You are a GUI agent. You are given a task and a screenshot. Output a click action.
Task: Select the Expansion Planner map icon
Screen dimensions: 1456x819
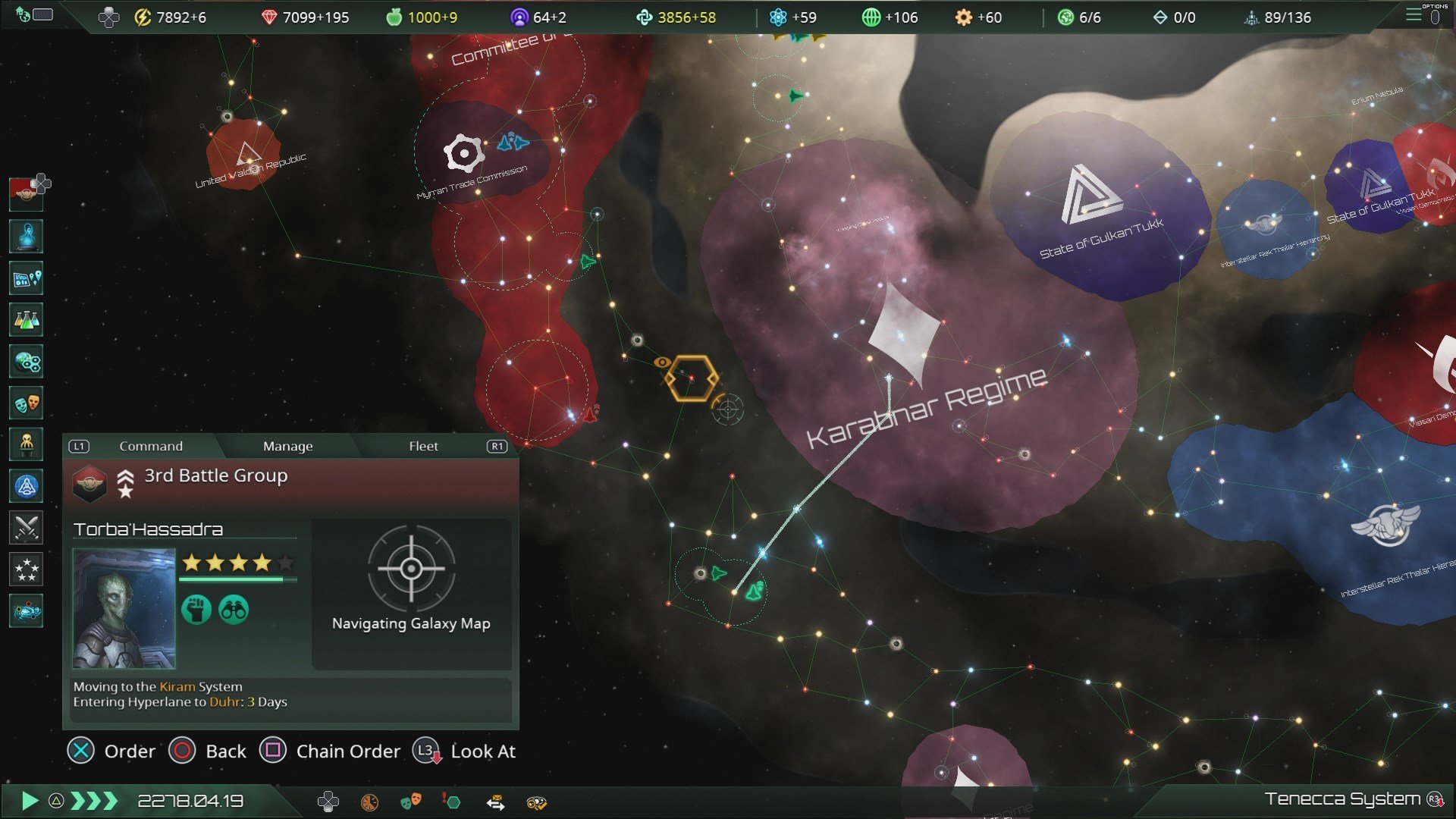coord(26,278)
